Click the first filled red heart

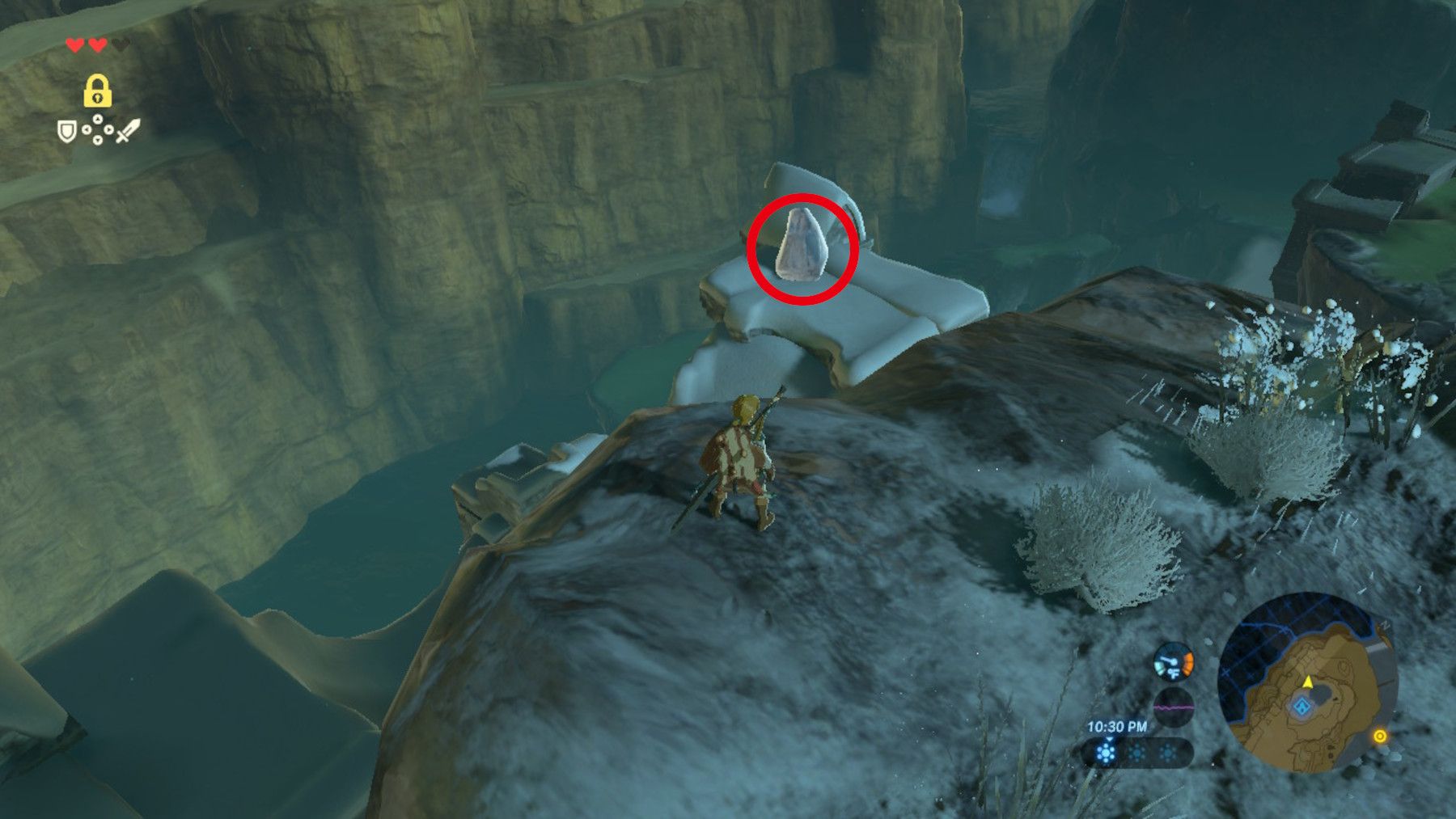(x=77, y=45)
